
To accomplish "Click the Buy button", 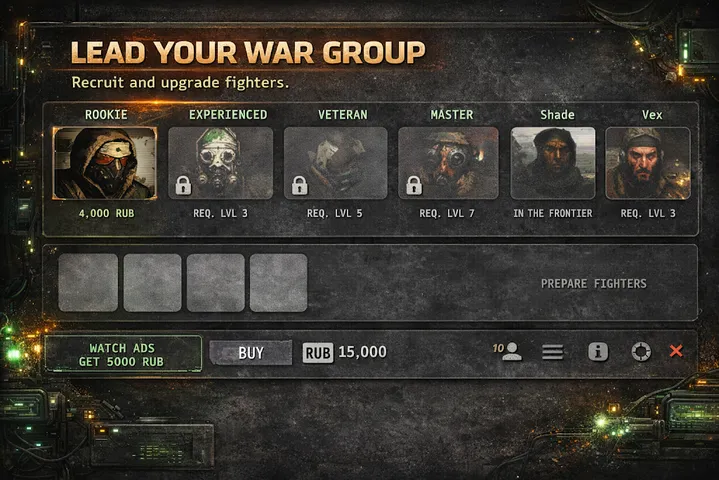I will coord(251,353).
